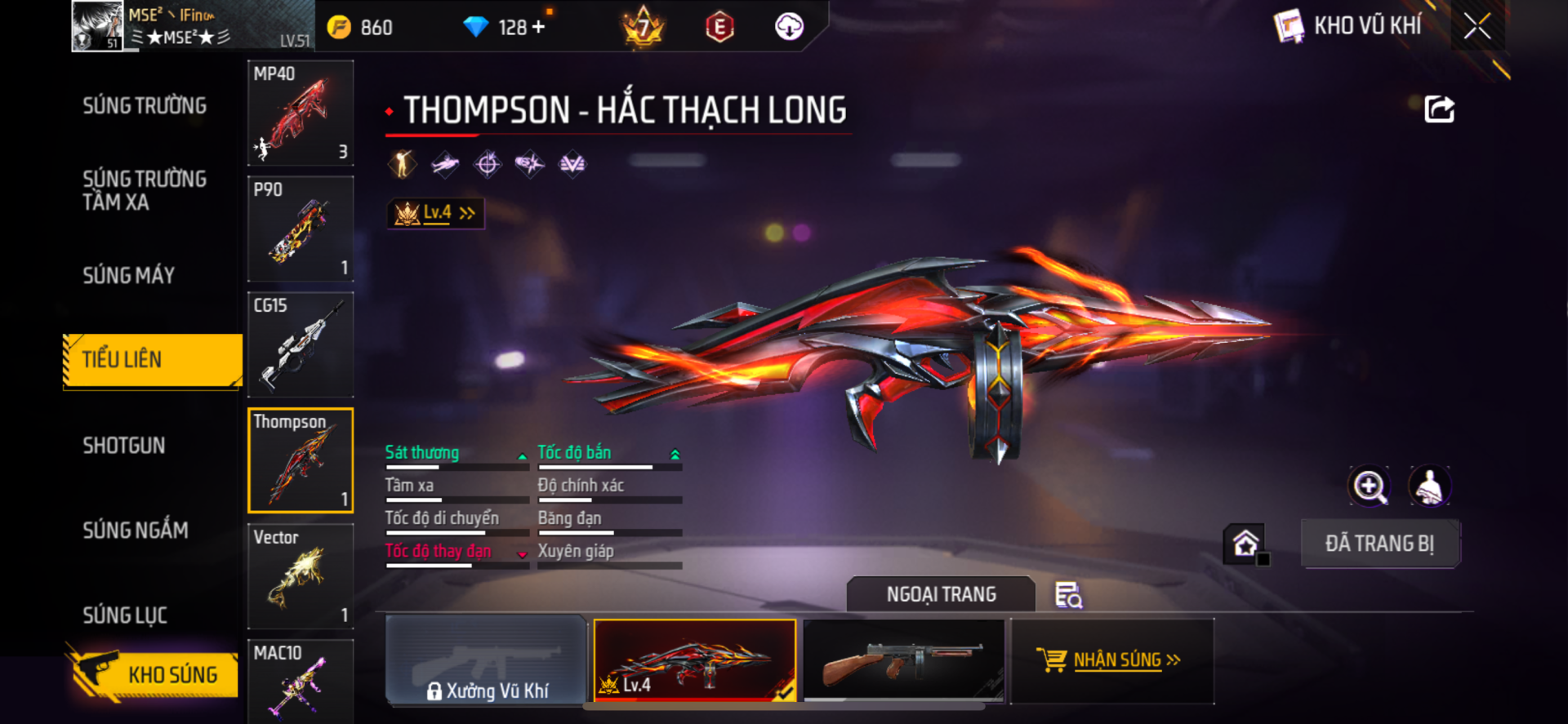Choose the Súng Ngắm category

tap(136, 531)
